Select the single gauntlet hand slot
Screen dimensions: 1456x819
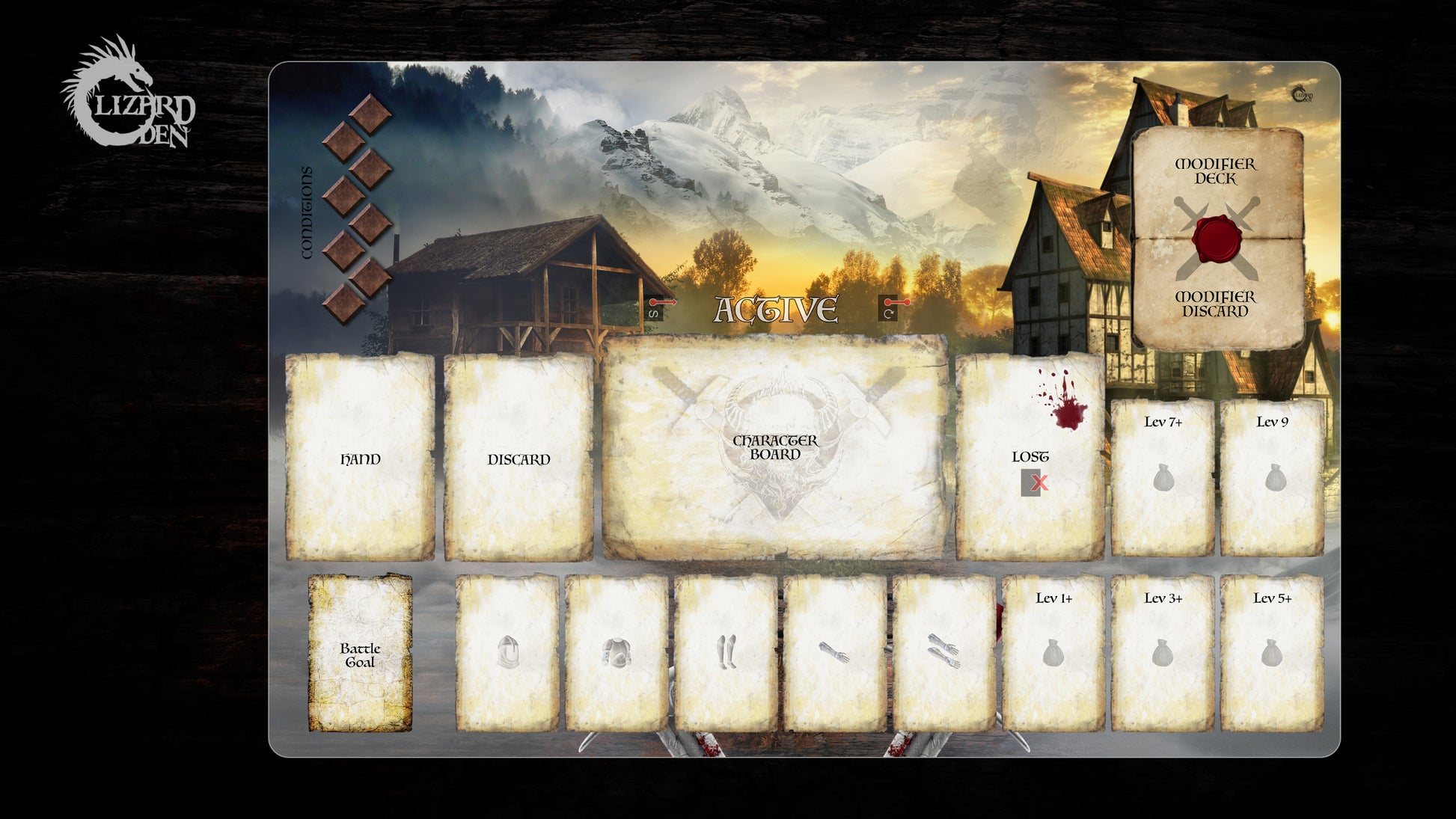[834, 653]
